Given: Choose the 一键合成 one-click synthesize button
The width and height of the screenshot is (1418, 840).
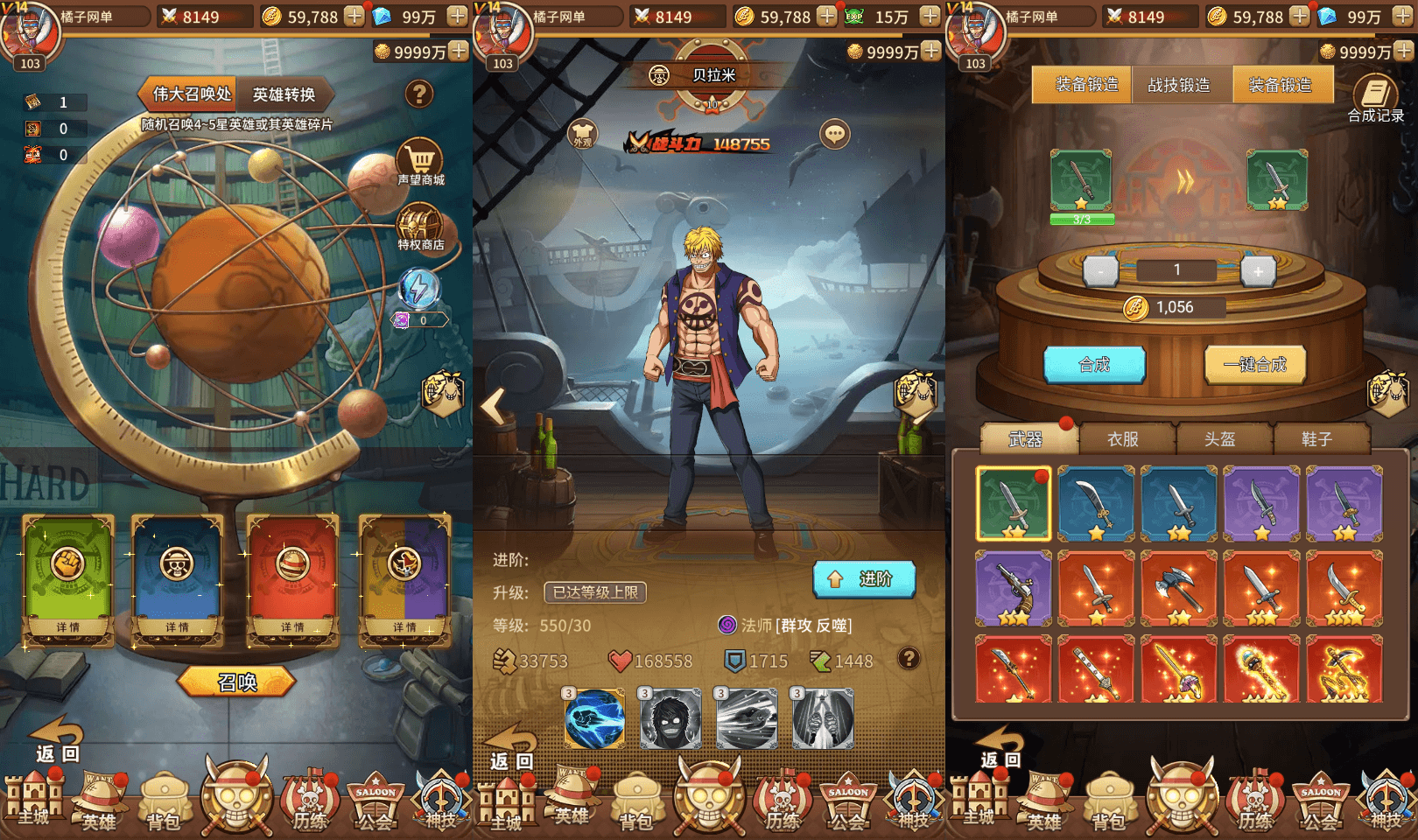Looking at the screenshot, I should 1255,365.
